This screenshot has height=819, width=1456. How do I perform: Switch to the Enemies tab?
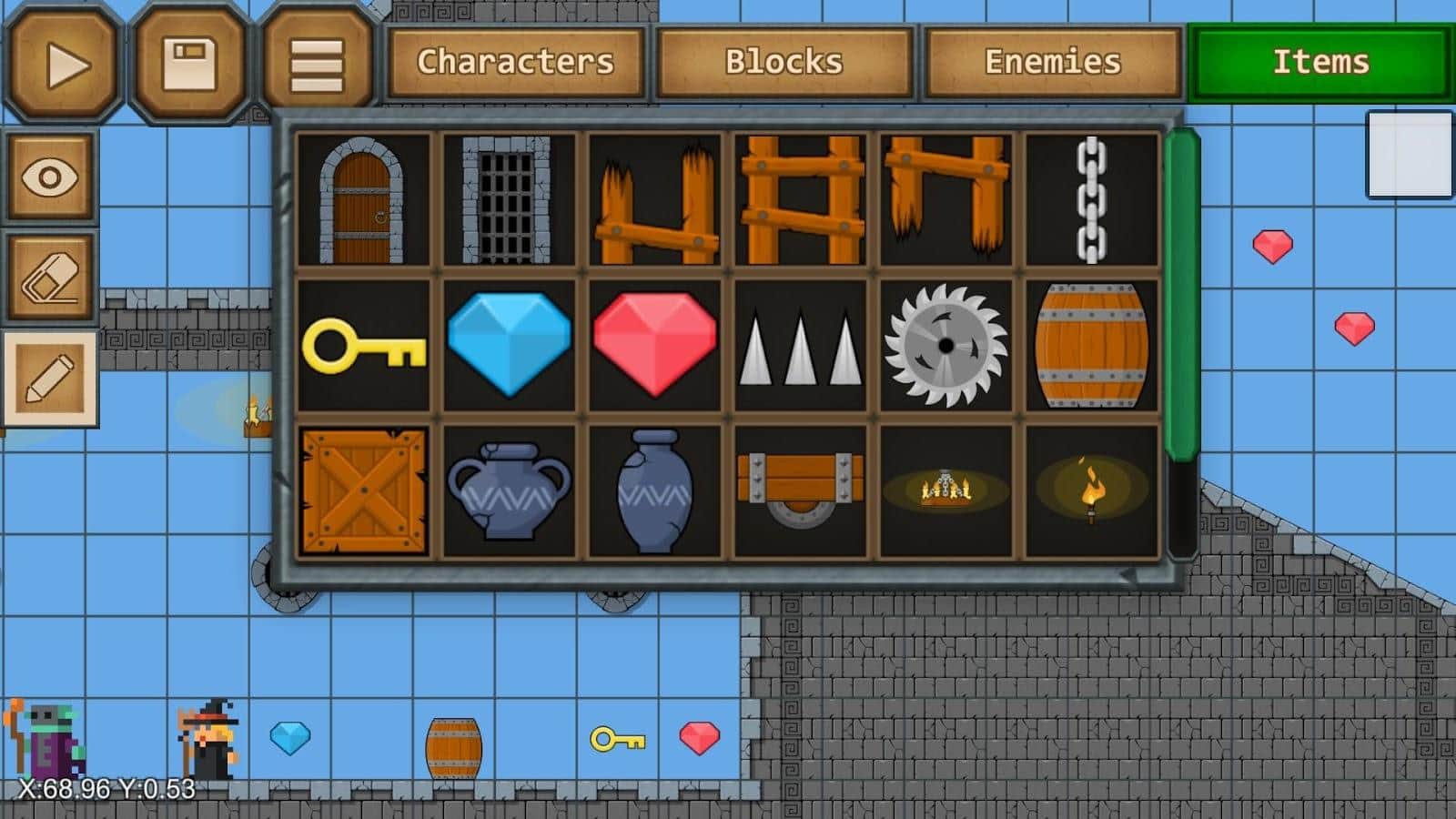[1051, 62]
